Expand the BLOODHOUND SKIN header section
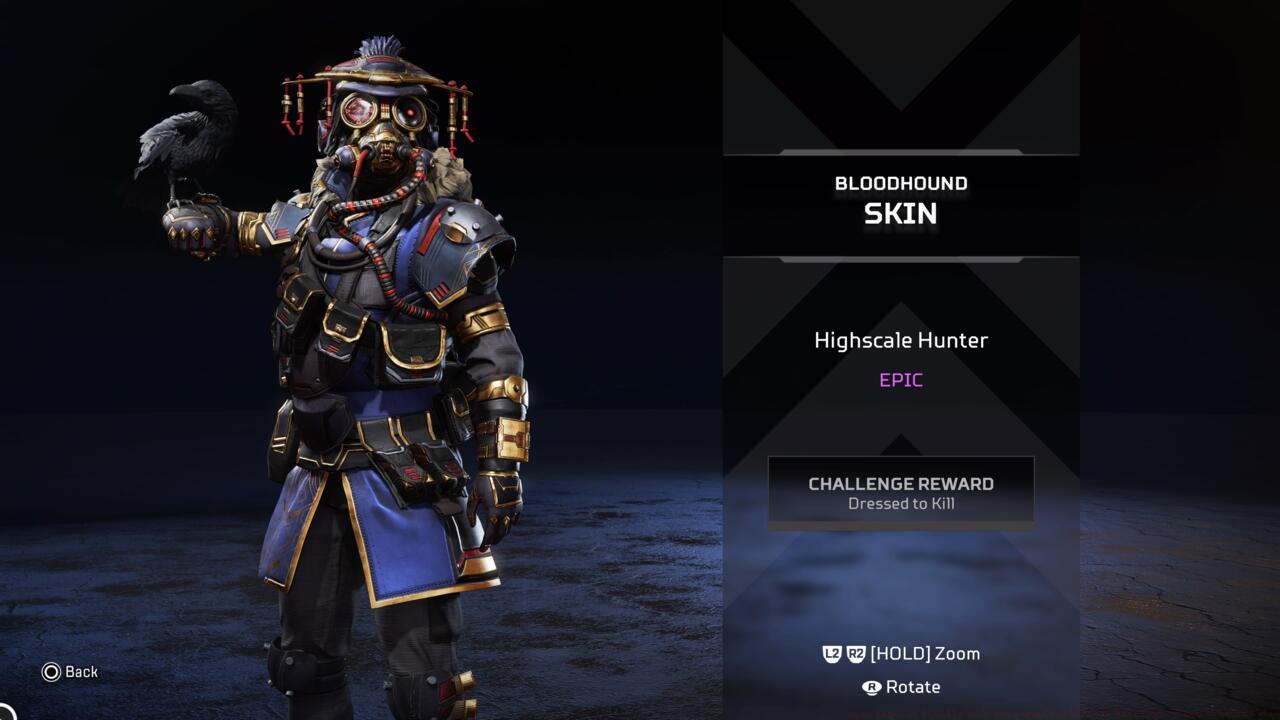Image resolution: width=1280 pixels, height=720 pixels. tap(900, 198)
